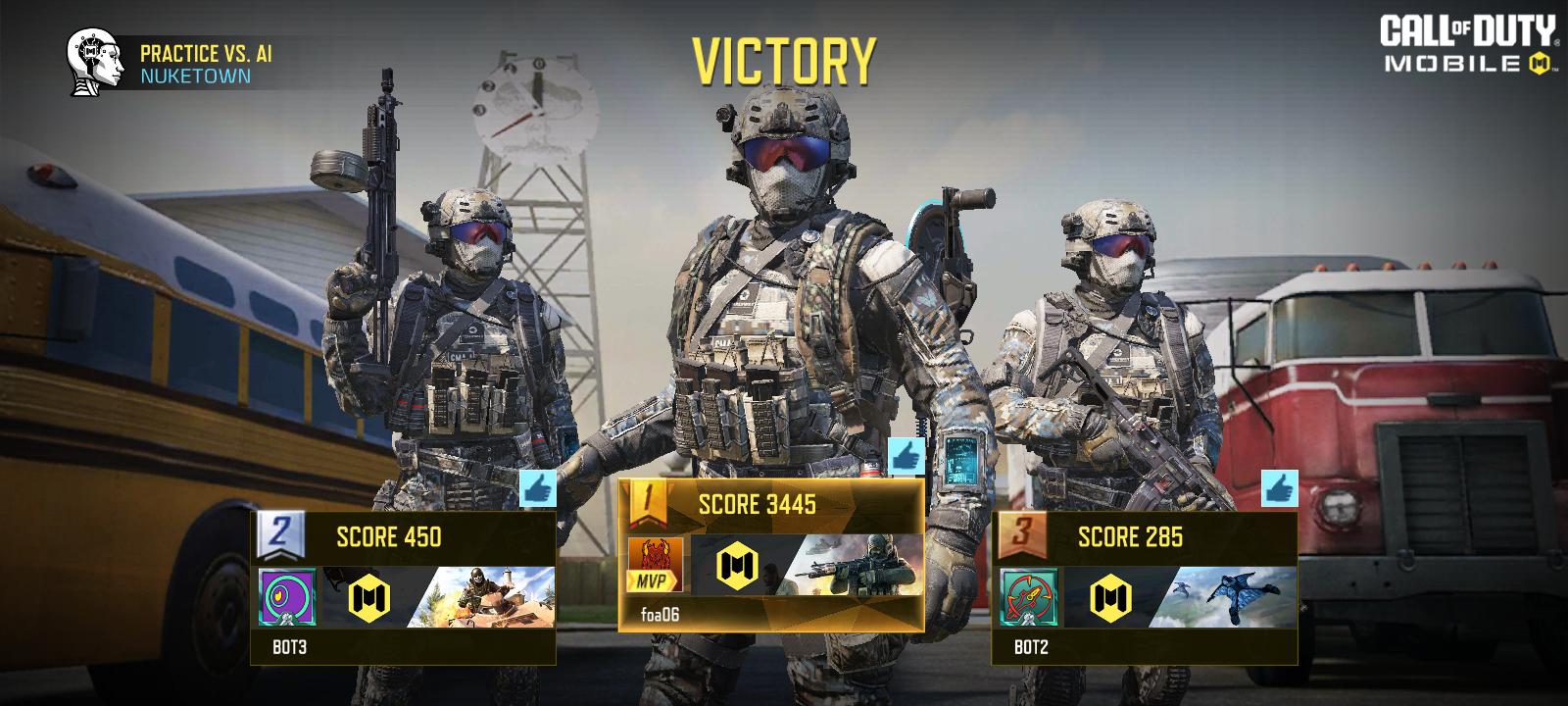The height and width of the screenshot is (706, 1568).
Task: Click foa06's red MVP avatar
Action: pyautogui.click(x=655, y=565)
